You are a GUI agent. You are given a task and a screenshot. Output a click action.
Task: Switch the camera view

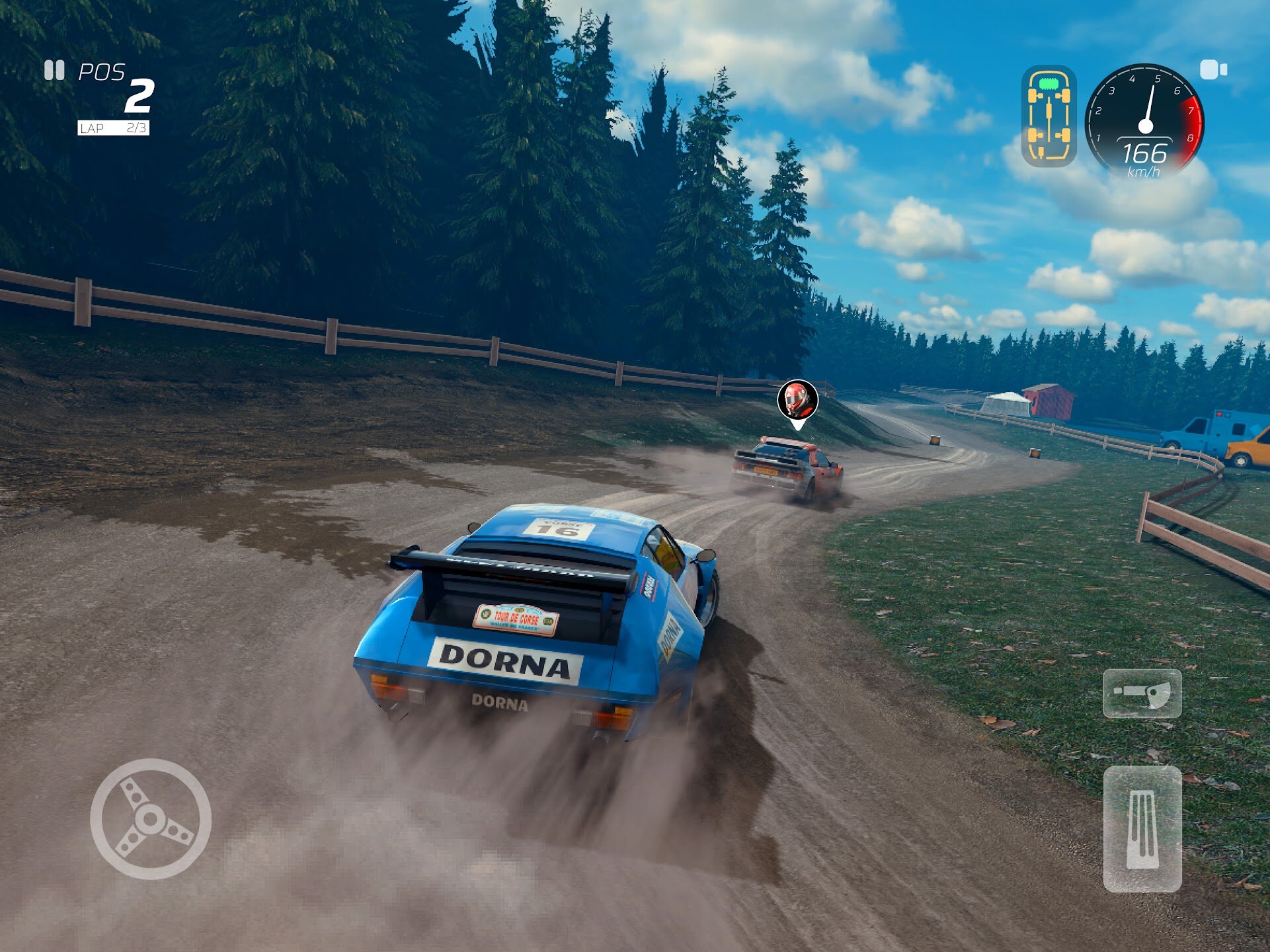pyautogui.click(x=1213, y=69)
